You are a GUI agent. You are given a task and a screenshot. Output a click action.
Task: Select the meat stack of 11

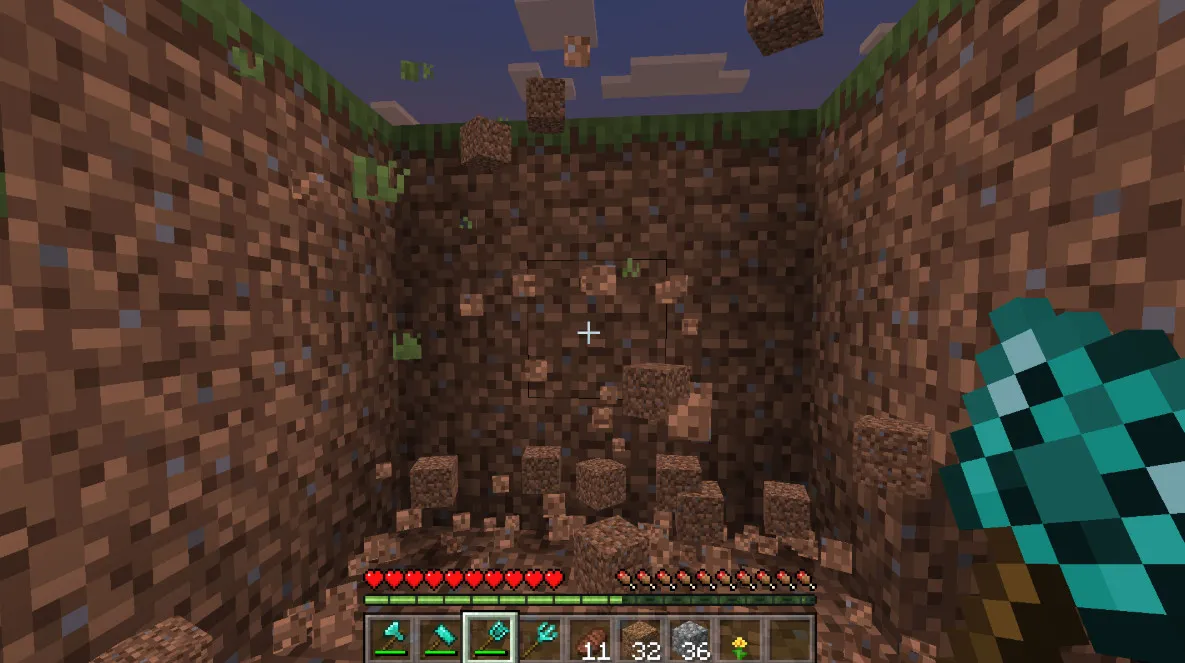[590, 637]
